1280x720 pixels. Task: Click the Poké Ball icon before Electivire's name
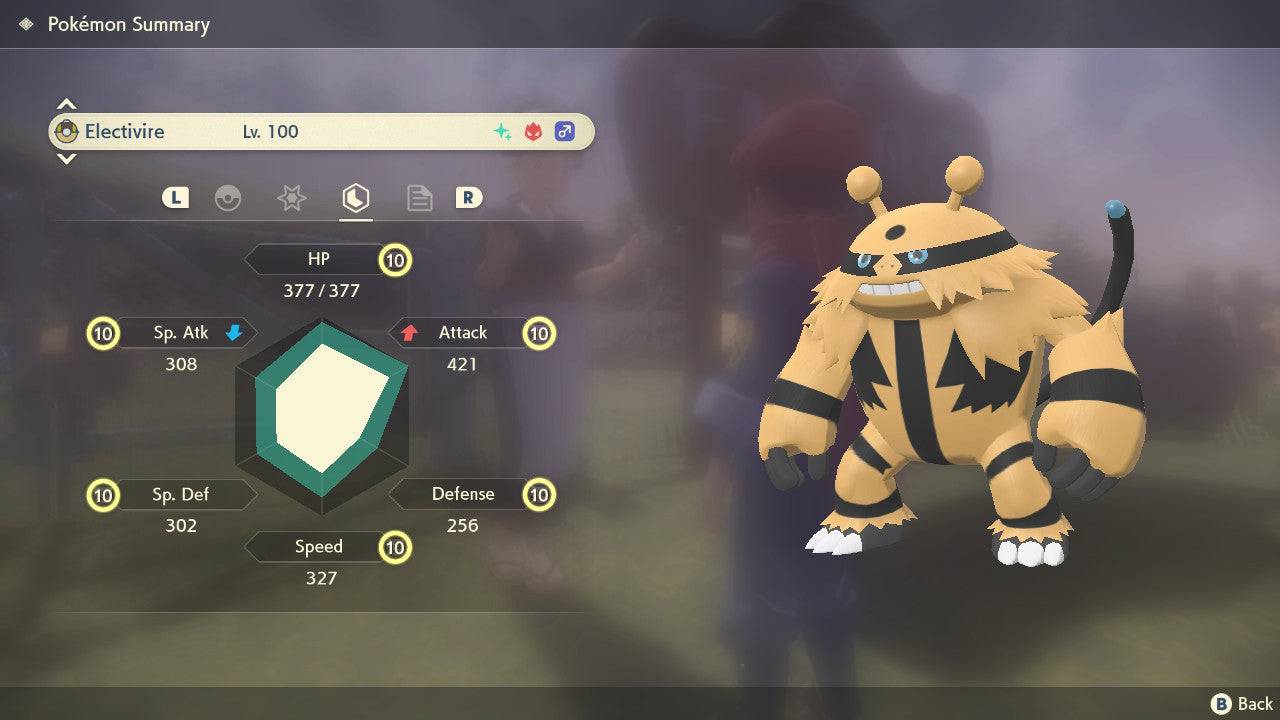[66, 131]
